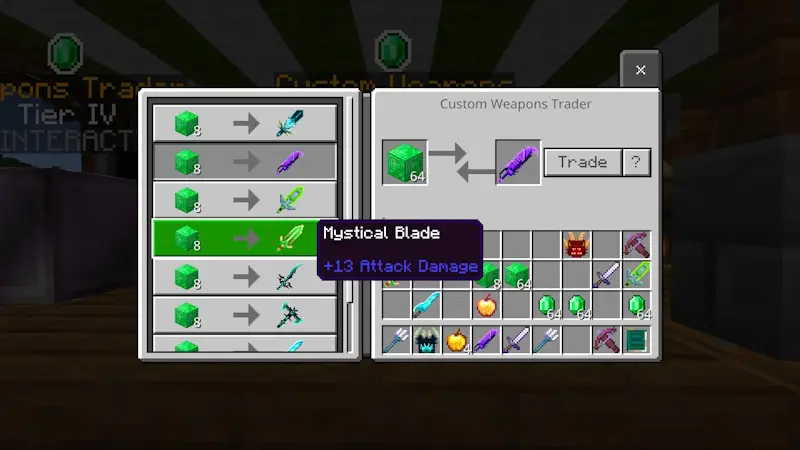Select the spiky dark chestplate hotbar slot
This screenshot has width=800, height=450.
[426, 340]
